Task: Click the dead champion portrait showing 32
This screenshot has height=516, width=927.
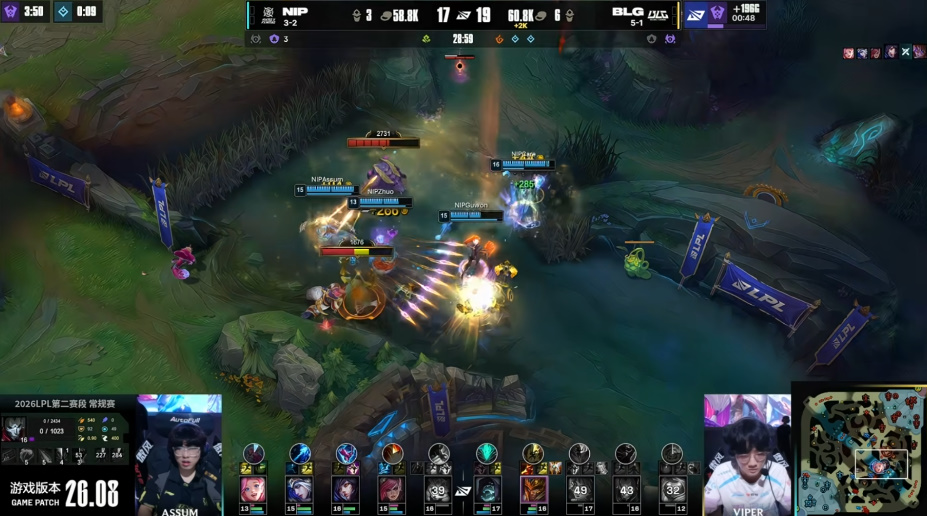Action: click(x=673, y=489)
